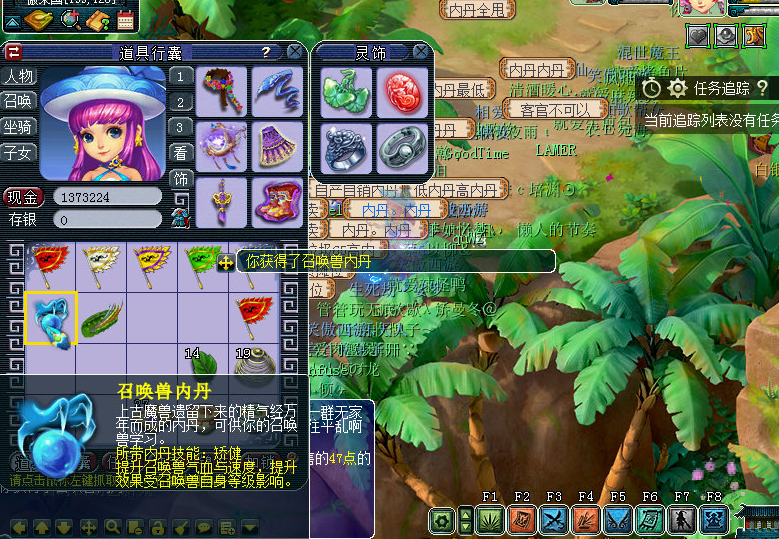Select the equipped purple skirt armor
The image size is (779, 539).
point(277,145)
